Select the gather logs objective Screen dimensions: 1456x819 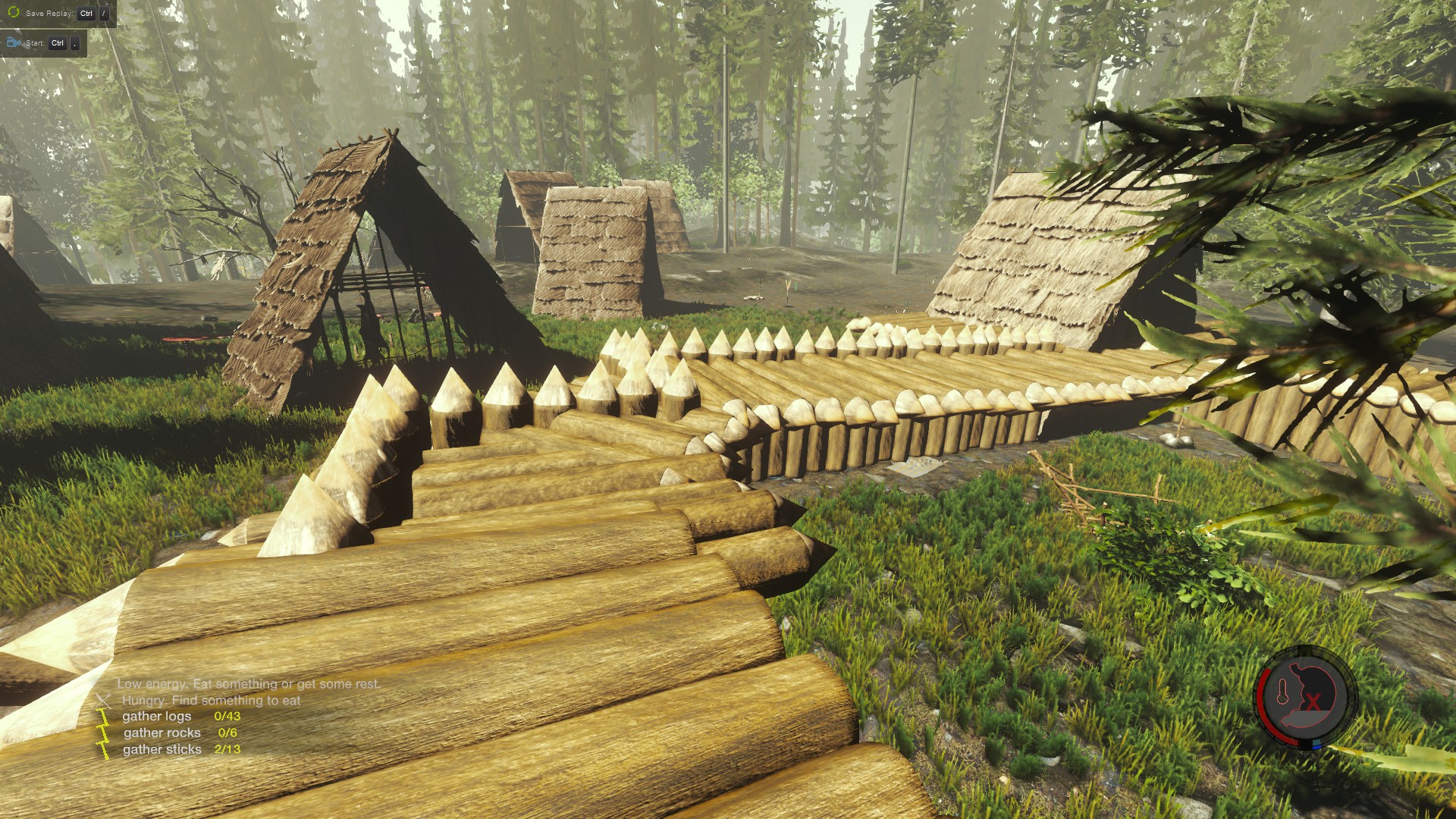157,717
